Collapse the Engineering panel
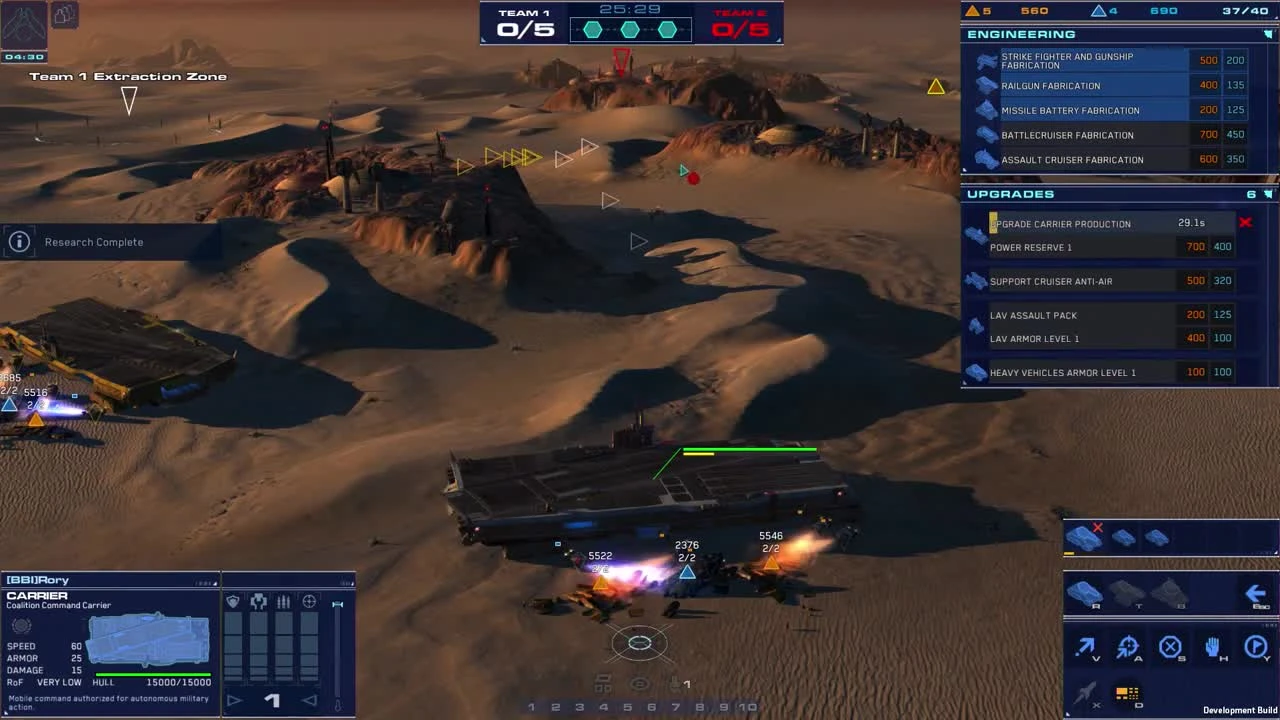The height and width of the screenshot is (720, 1280). click(1270, 33)
